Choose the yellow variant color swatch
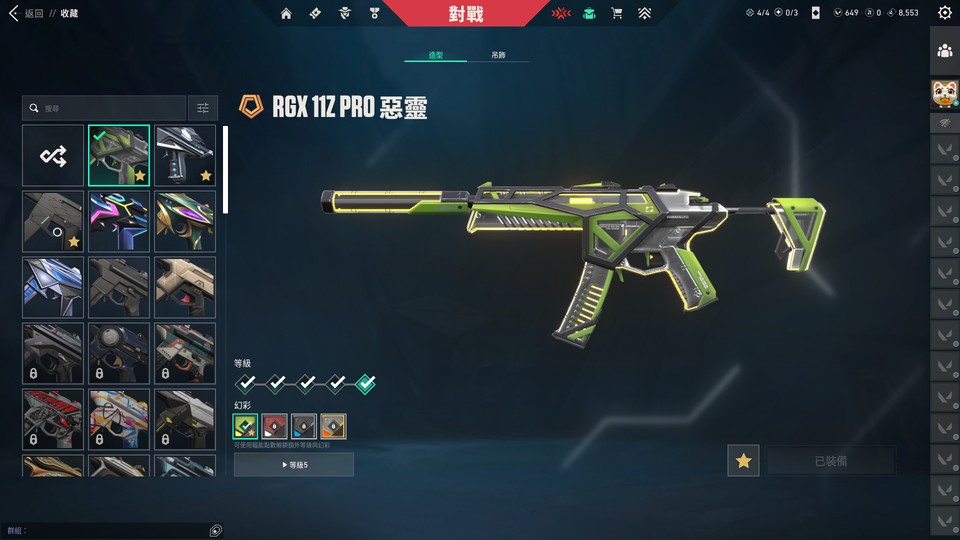 coord(333,426)
